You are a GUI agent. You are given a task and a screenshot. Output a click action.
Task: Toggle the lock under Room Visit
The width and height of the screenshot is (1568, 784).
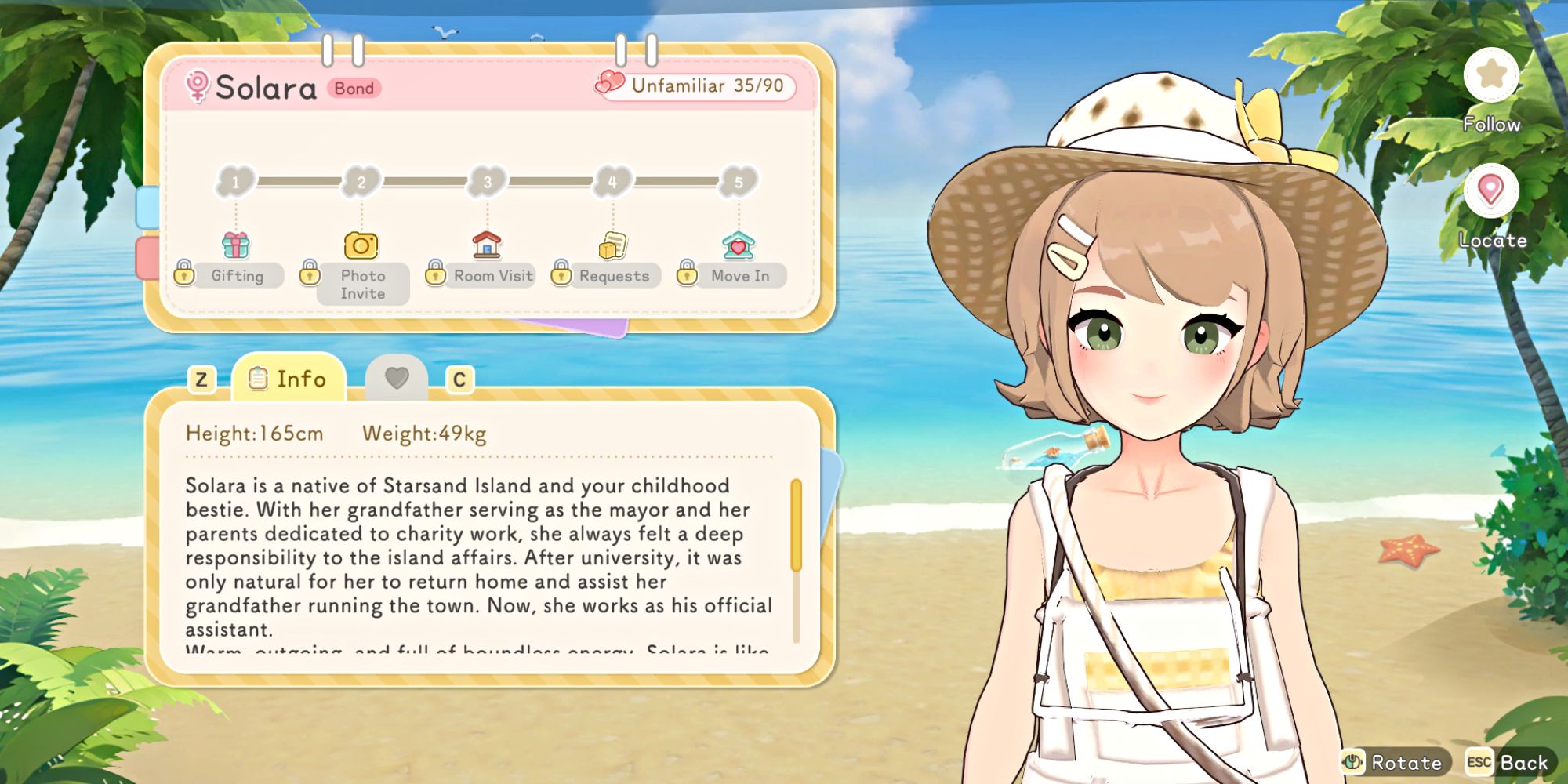[x=437, y=276]
